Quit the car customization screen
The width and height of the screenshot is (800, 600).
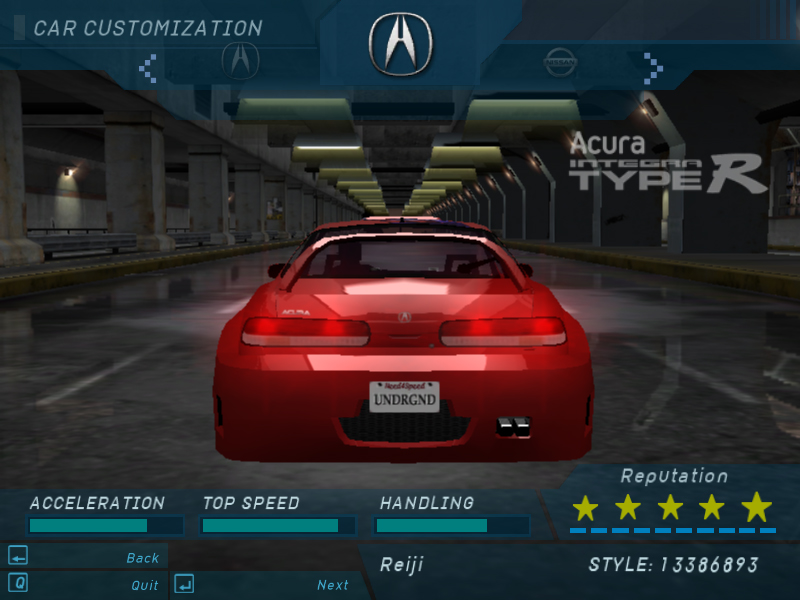pos(144,585)
